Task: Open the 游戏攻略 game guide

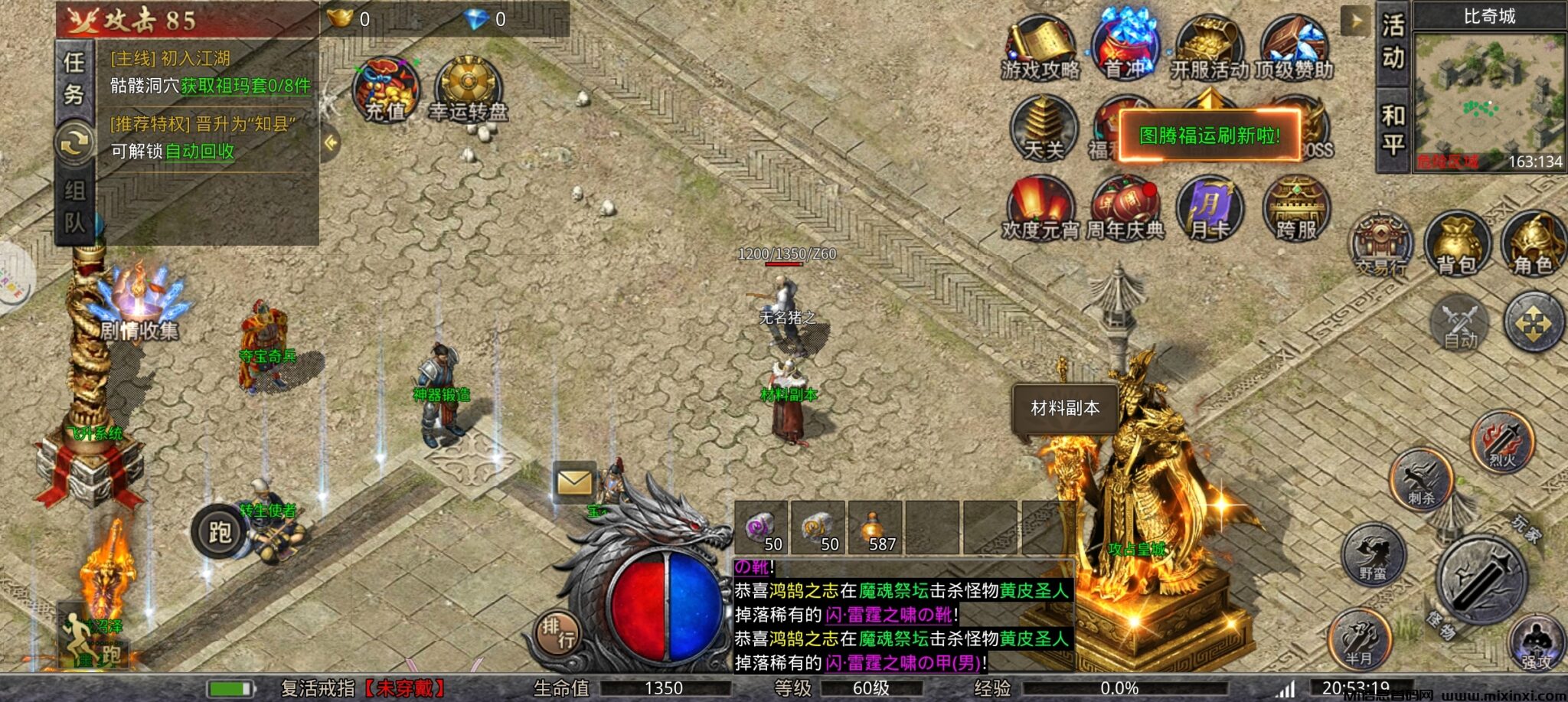Action: pos(1040,49)
